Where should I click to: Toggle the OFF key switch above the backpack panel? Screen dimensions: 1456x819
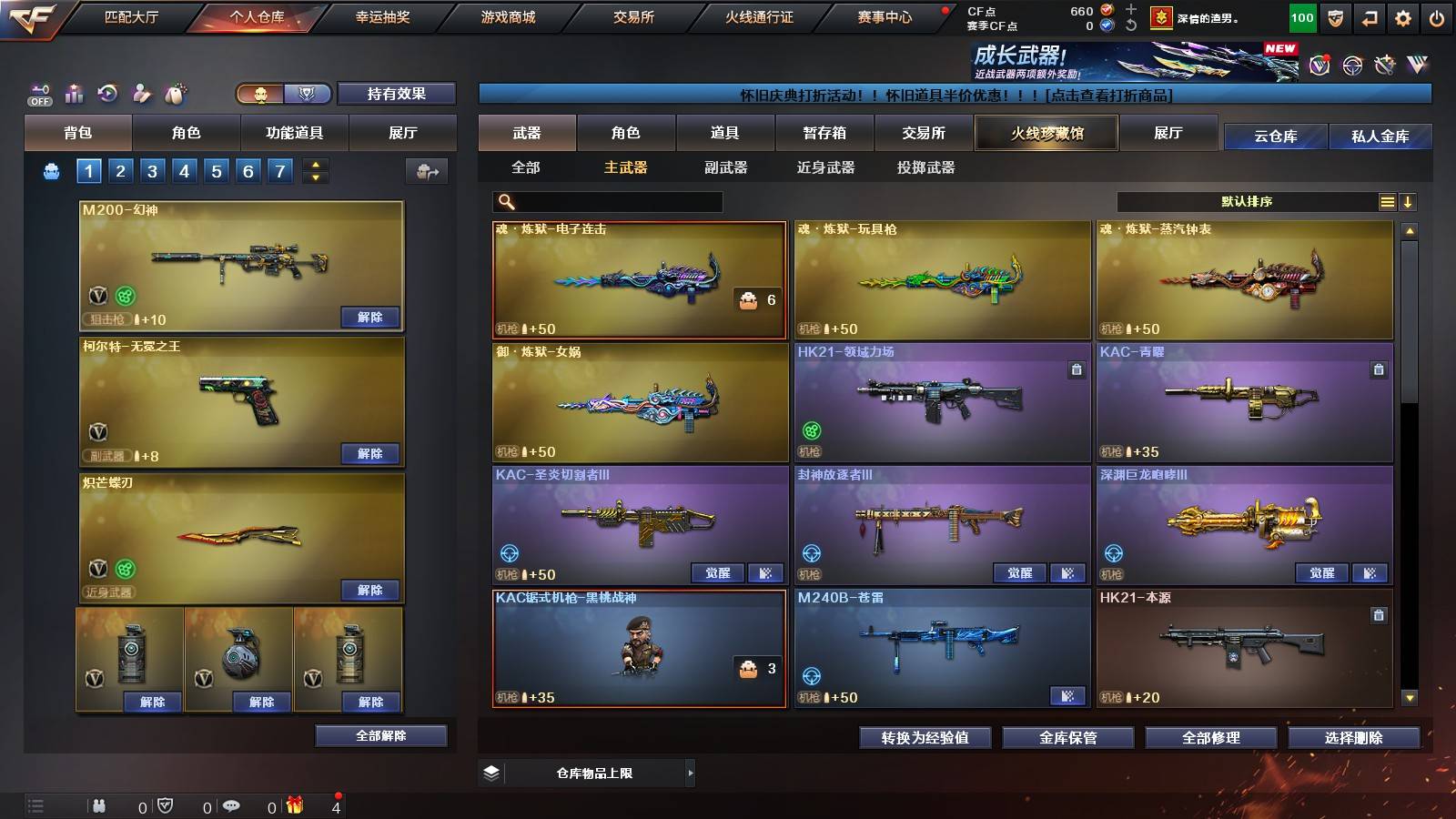(38, 94)
